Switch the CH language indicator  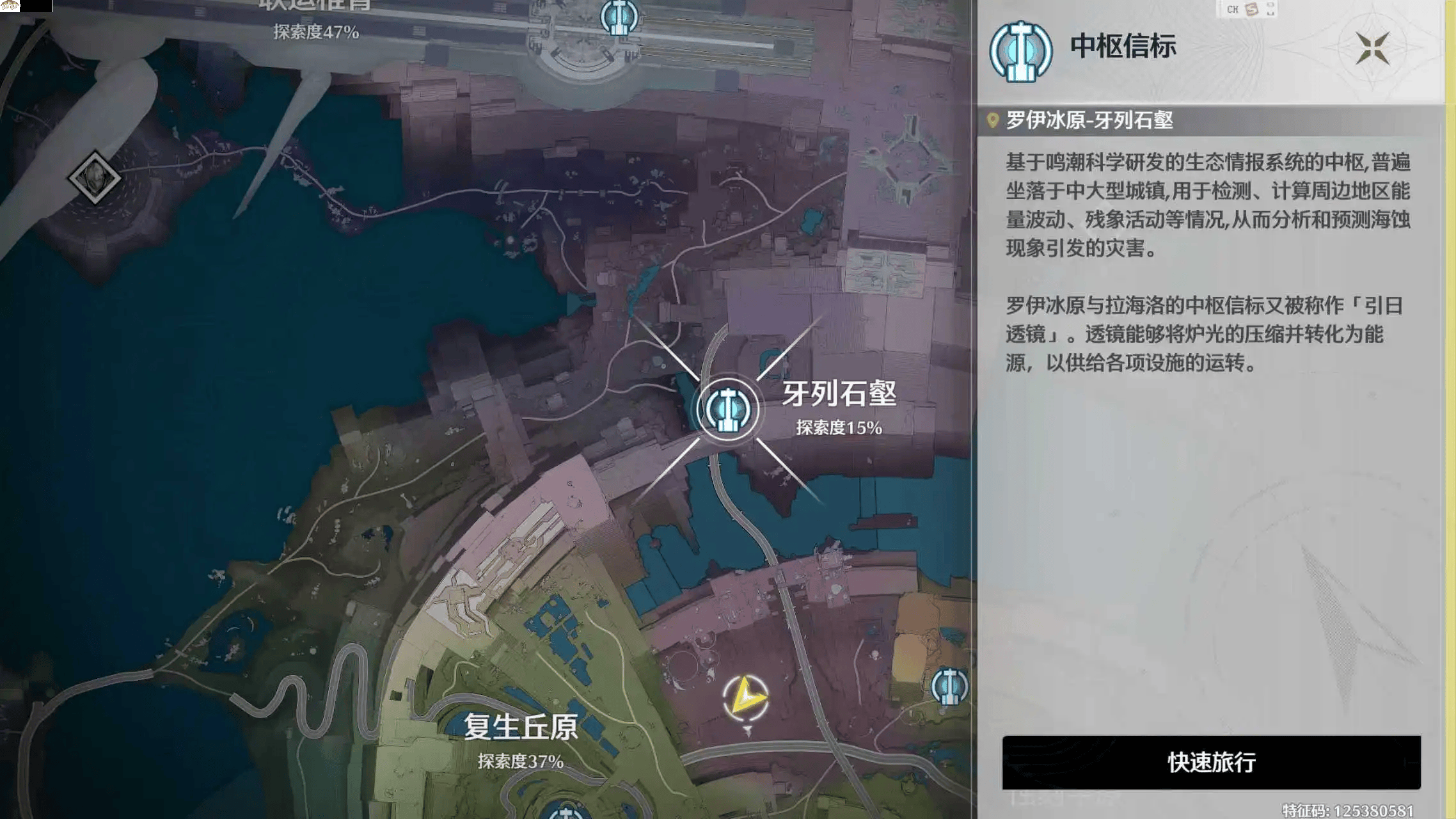pos(1232,8)
